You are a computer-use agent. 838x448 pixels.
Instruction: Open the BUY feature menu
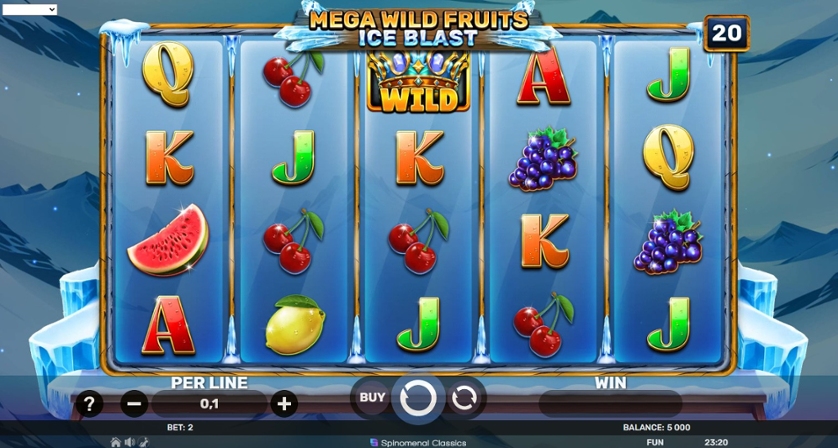coord(372,397)
